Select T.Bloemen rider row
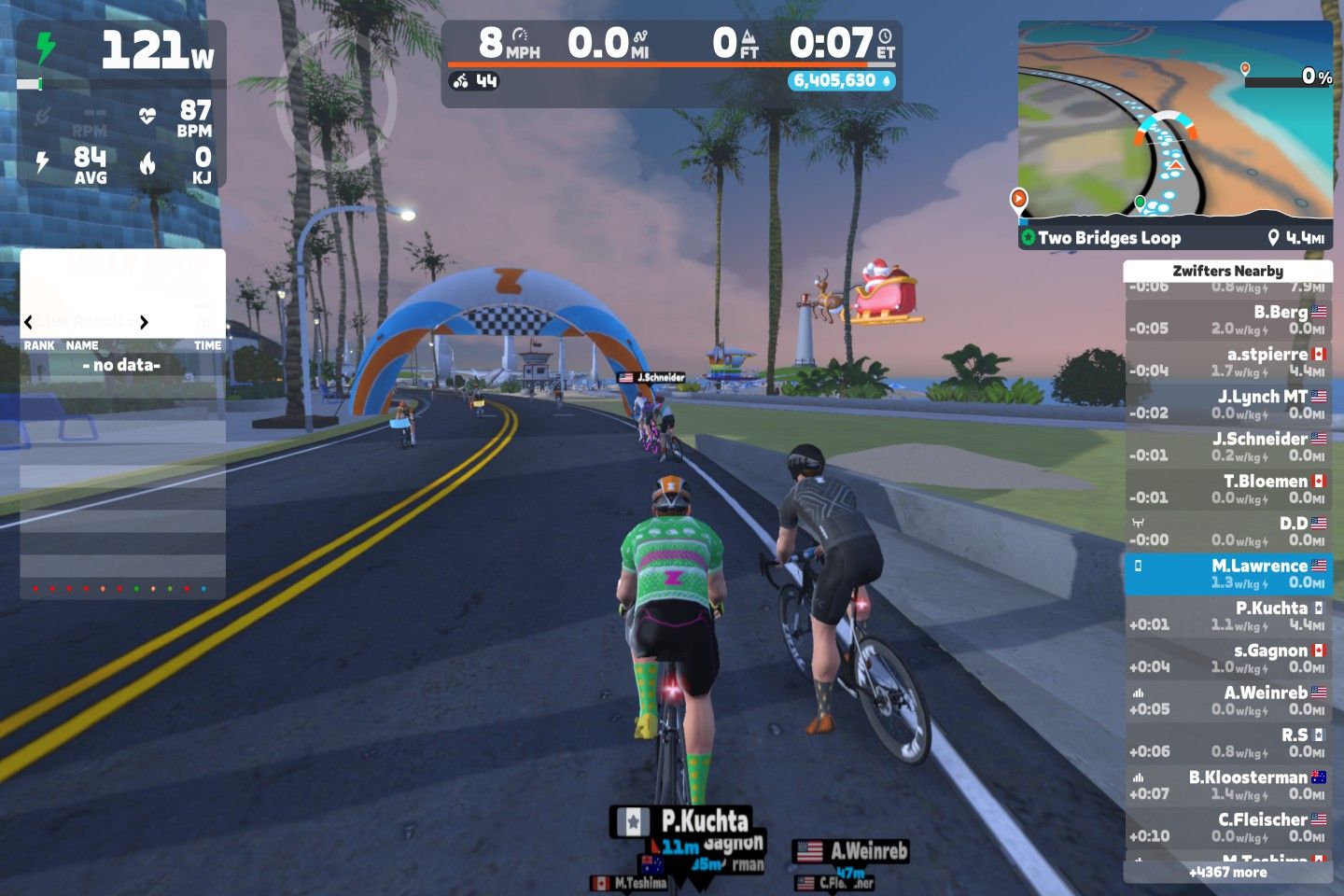 click(1227, 489)
